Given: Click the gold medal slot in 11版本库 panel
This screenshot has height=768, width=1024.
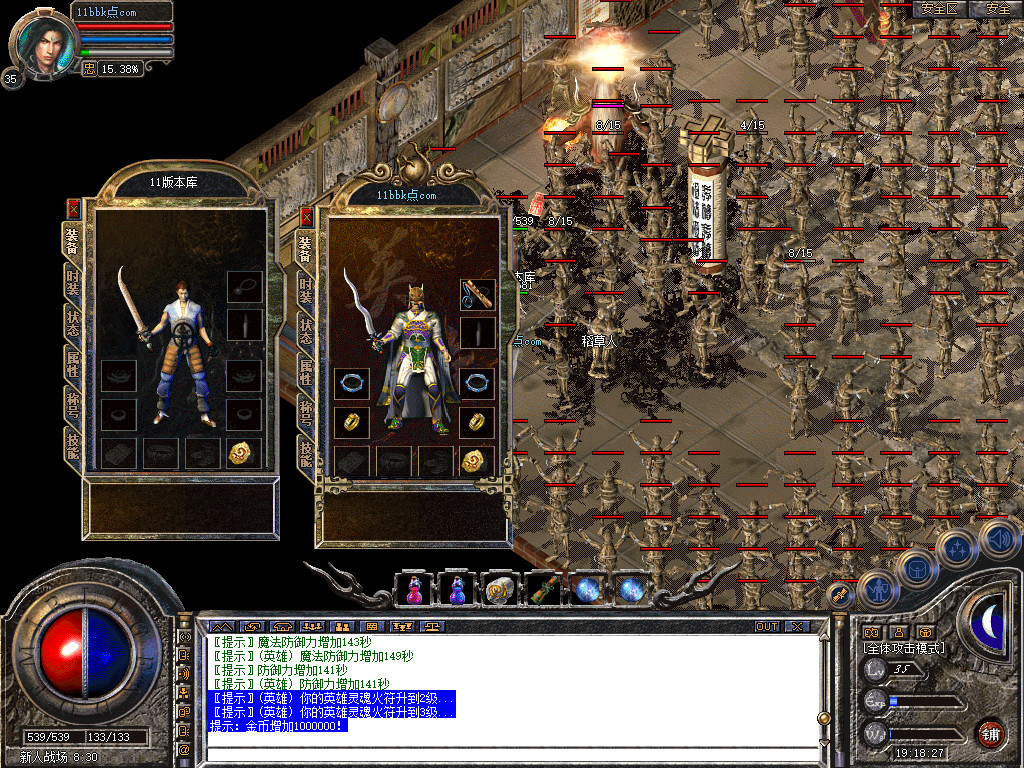Looking at the screenshot, I should click(x=243, y=453).
